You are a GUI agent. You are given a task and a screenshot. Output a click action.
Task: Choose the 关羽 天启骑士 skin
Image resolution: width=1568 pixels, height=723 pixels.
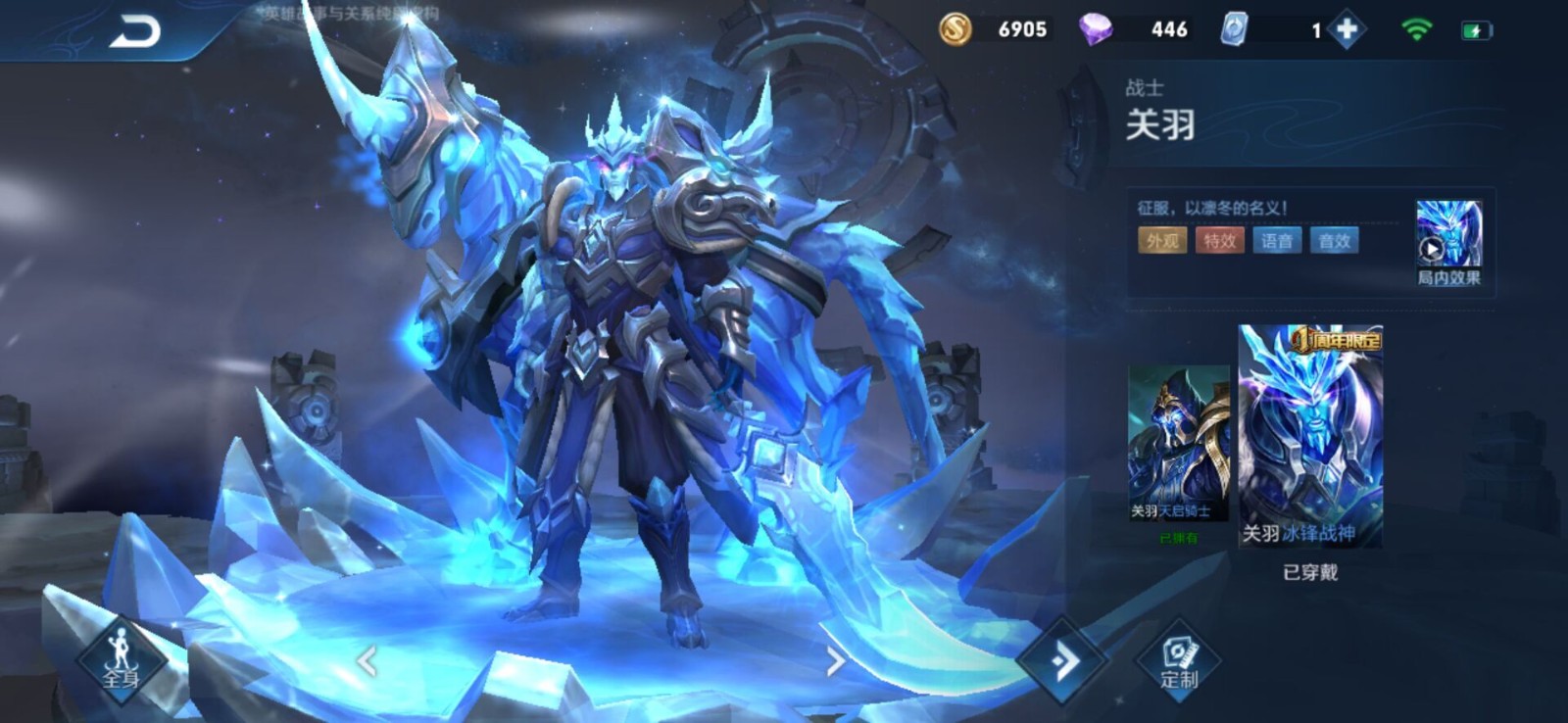click(1177, 444)
